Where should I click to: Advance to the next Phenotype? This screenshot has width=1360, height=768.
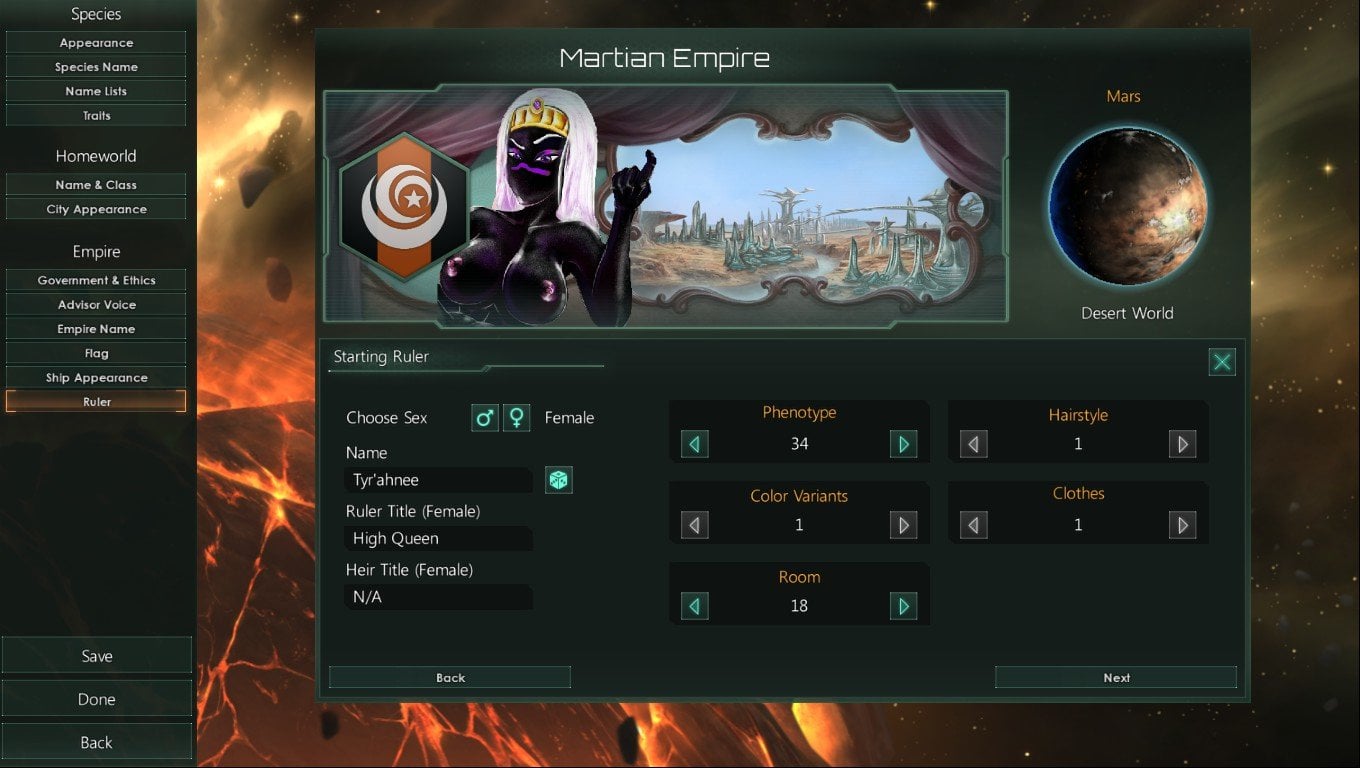tap(903, 444)
